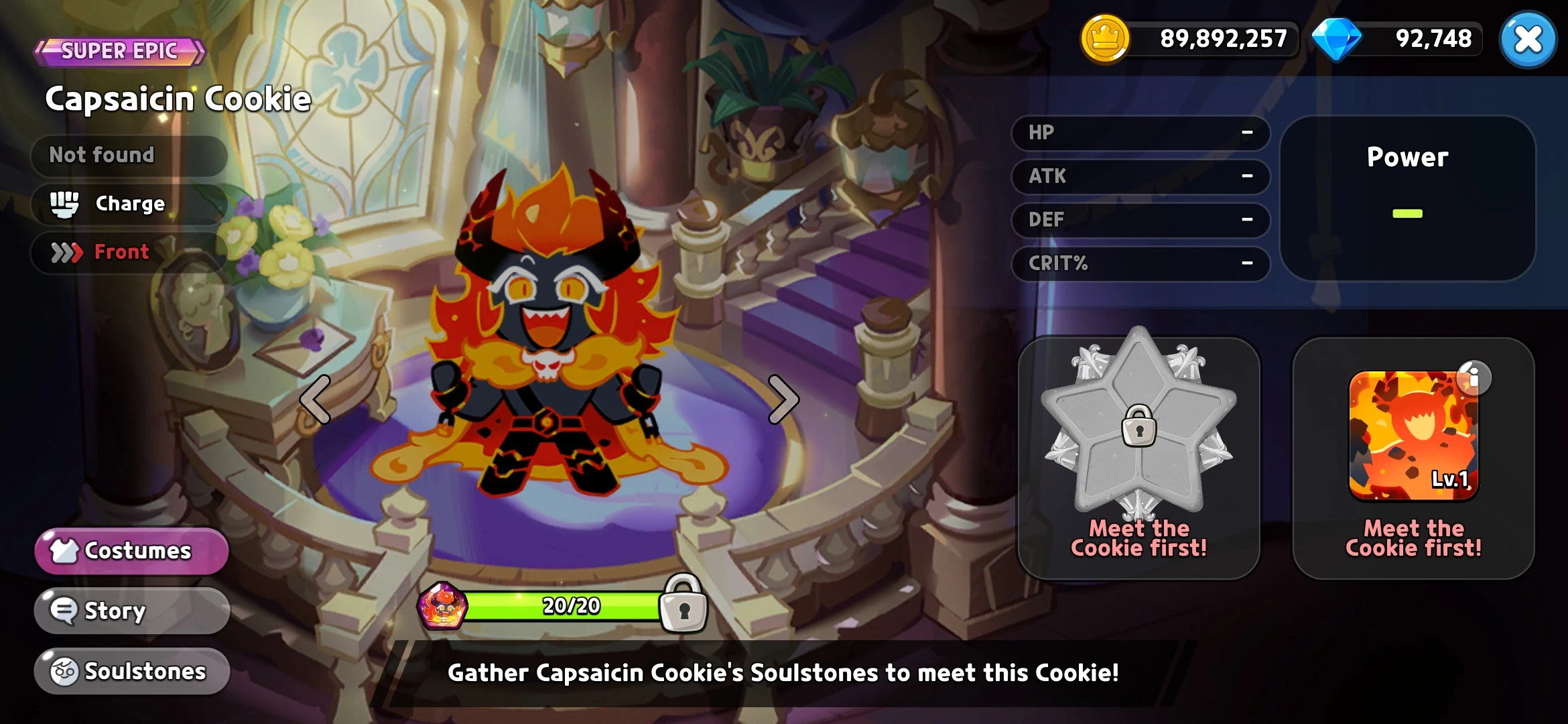Image resolution: width=1568 pixels, height=724 pixels.
Task: Click the CRIT% stat row
Action: (1139, 264)
